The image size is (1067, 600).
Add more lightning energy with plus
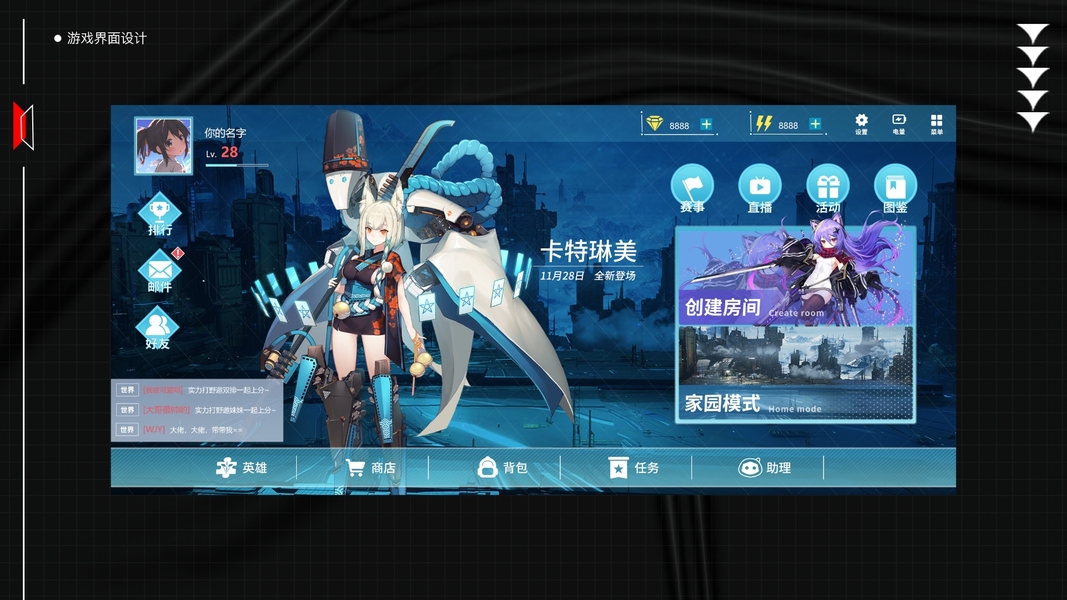[x=815, y=125]
